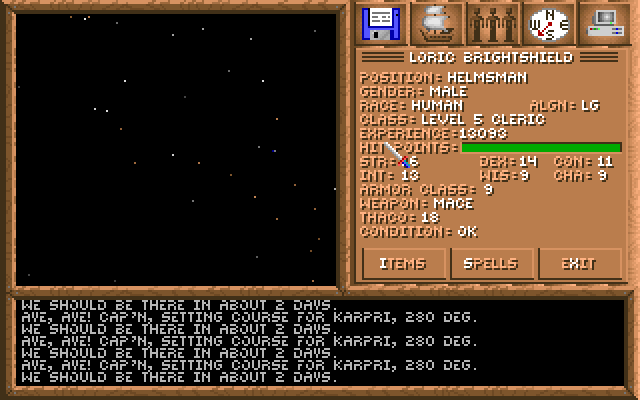Open the sailing ship screen
The image size is (640, 400).
click(436, 22)
